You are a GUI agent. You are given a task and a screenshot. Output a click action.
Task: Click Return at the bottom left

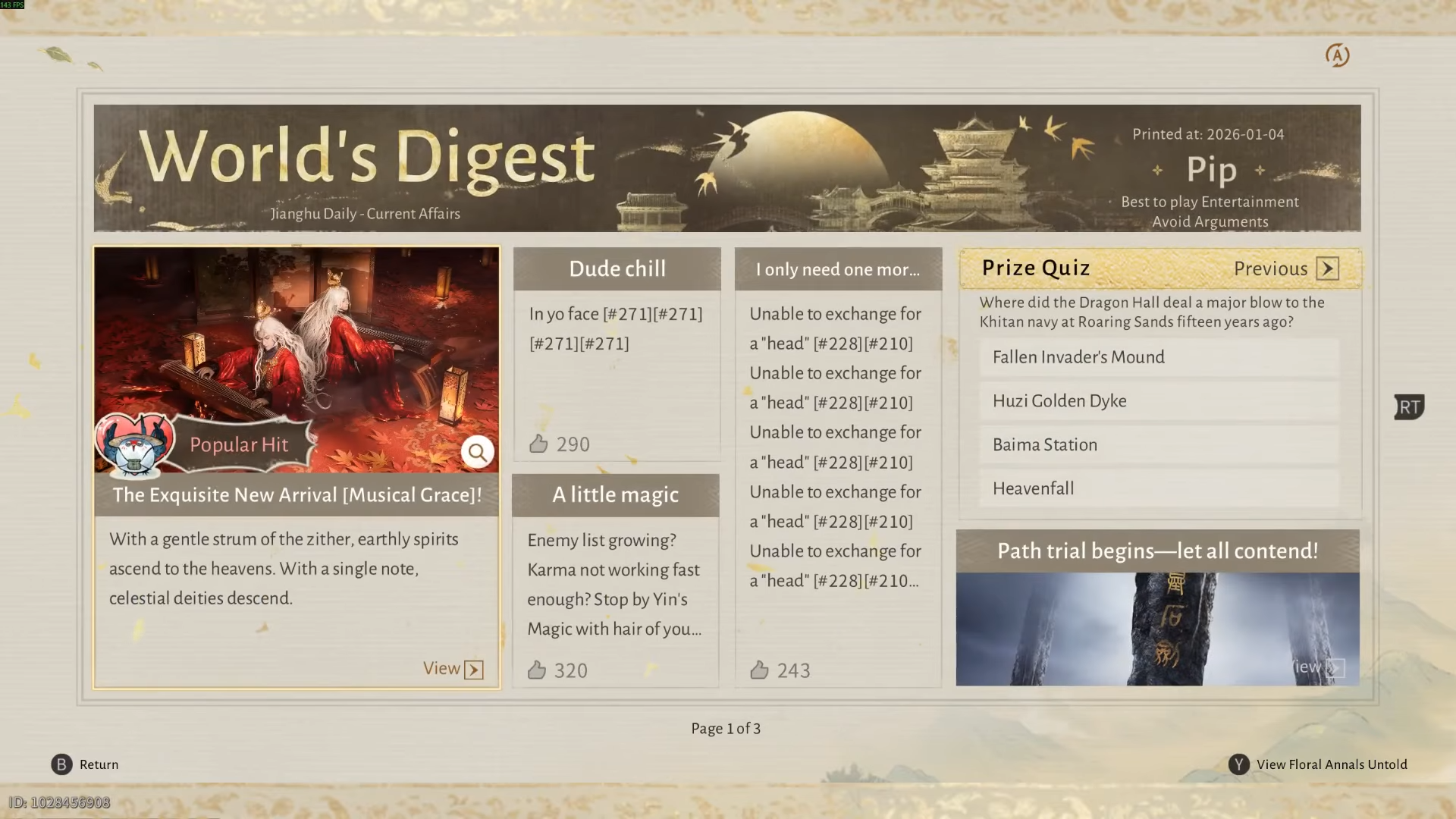pyautogui.click(x=99, y=764)
